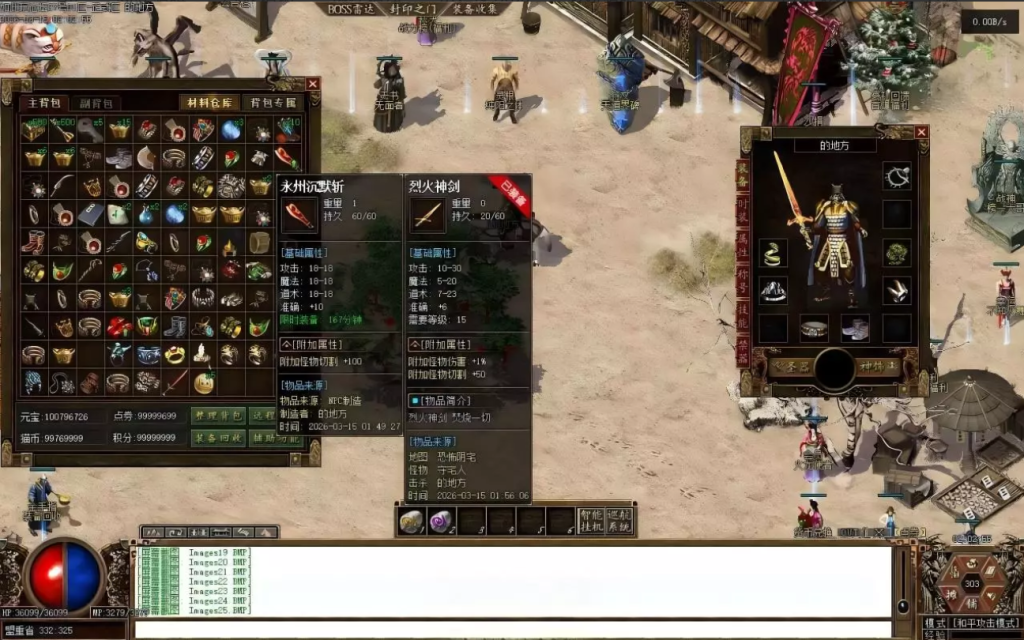This screenshot has height=640, width=1024.
Task: Open the 巡航系统 cruise system button
Action: pyautogui.click(x=620, y=521)
